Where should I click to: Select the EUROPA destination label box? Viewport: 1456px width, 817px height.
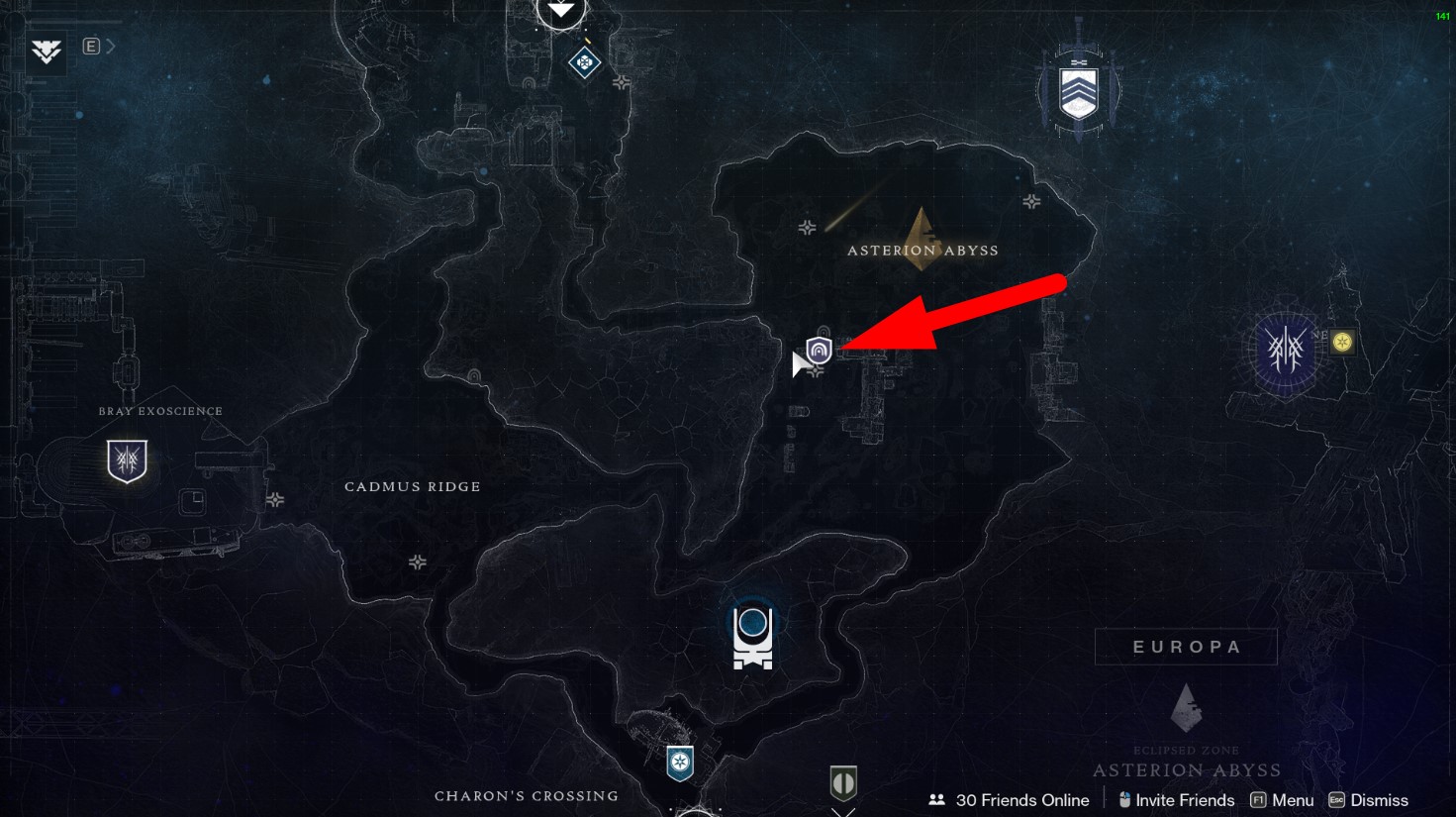click(x=1185, y=646)
